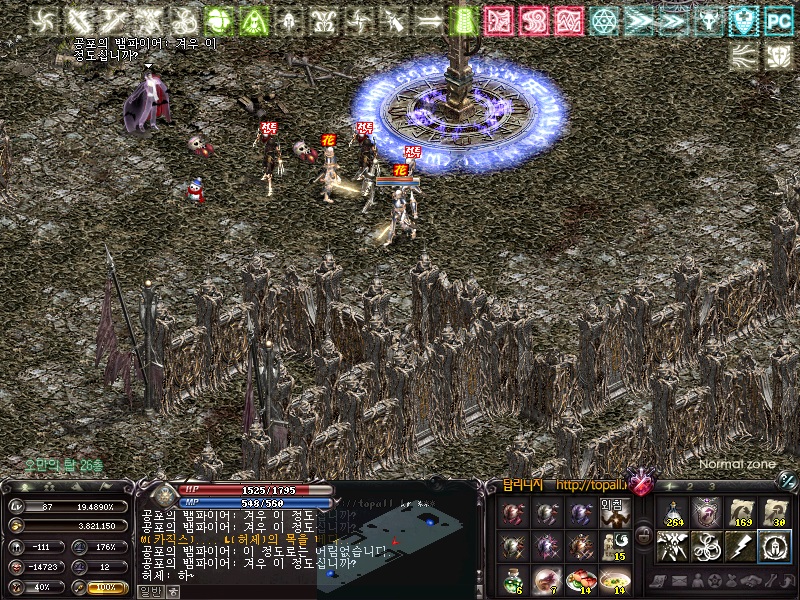Use the blue potion with 264 count

[x=674, y=513]
